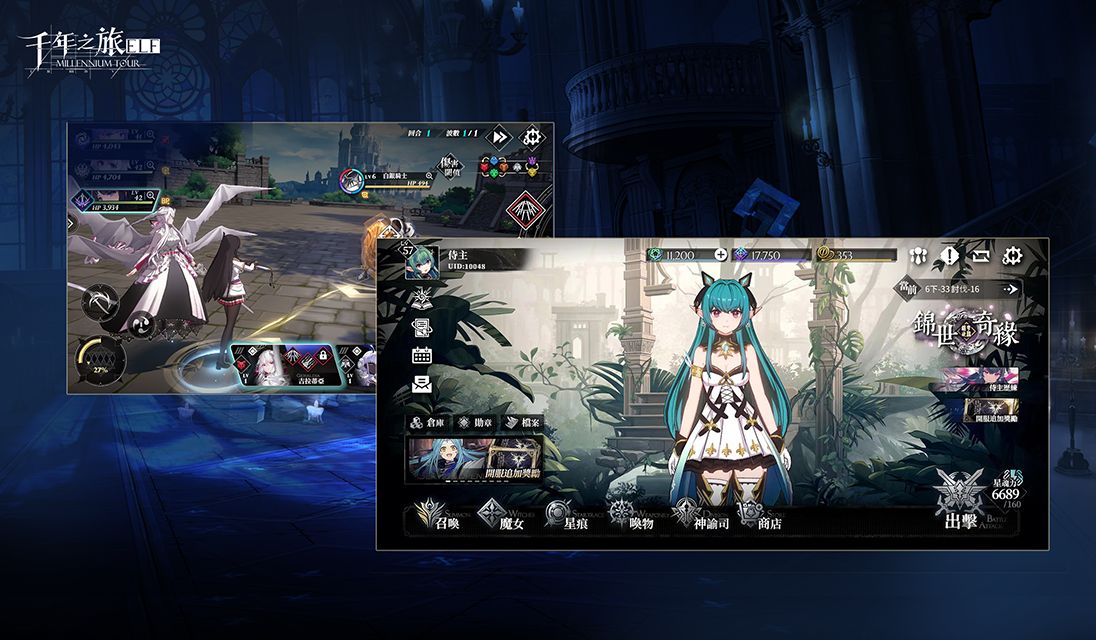Open the 召喚 Summon menu
Image resolution: width=1096 pixels, height=640 pixels.
point(435,516)
